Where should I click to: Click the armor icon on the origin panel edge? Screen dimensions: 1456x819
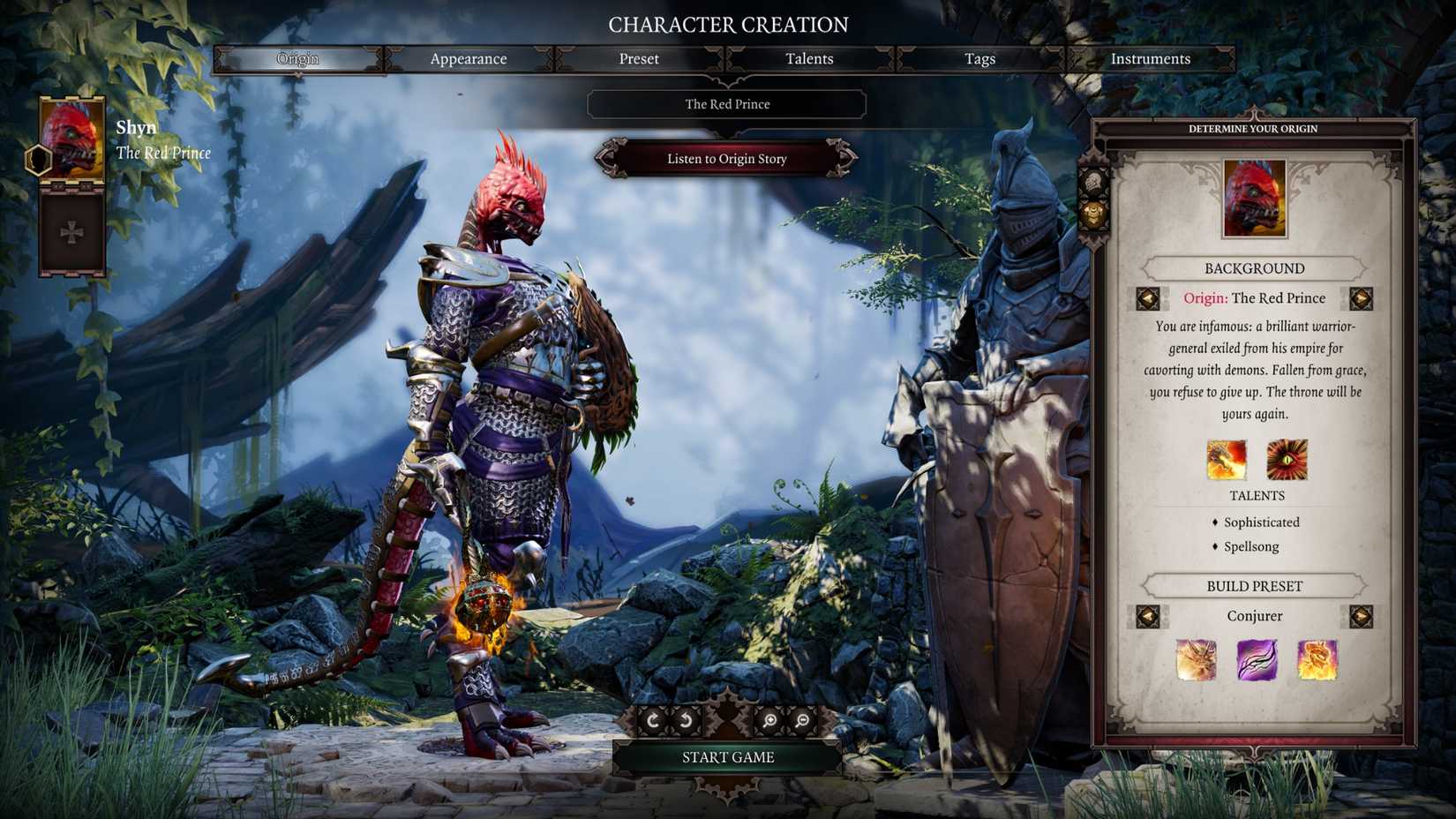1092,214
